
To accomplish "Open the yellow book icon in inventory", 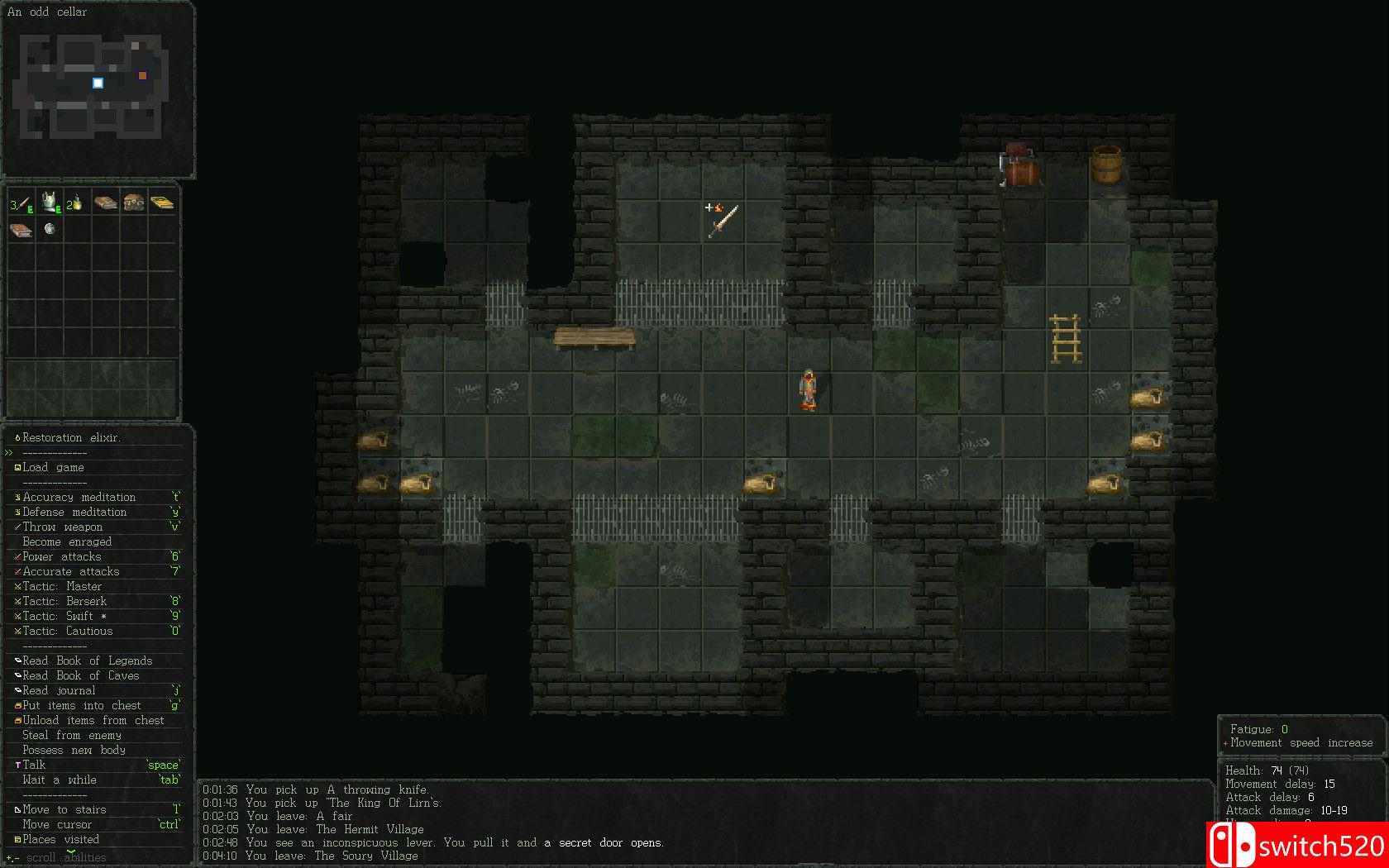I will pyautogui.click(x=162, y=202).
